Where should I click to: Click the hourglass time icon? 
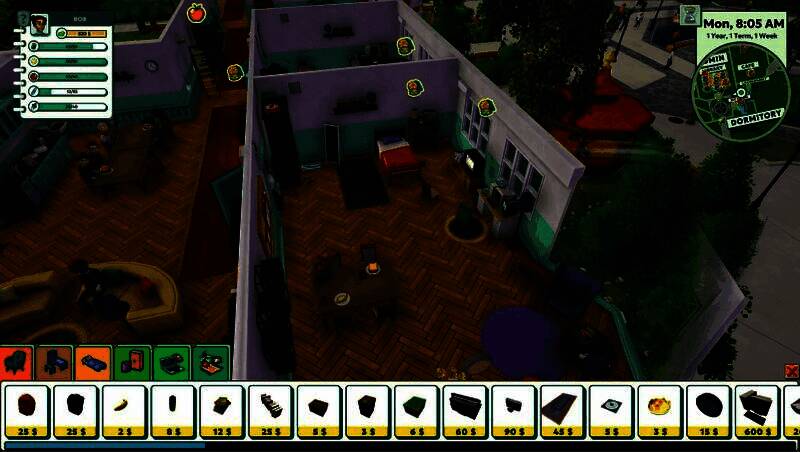[x=689, y=15]
